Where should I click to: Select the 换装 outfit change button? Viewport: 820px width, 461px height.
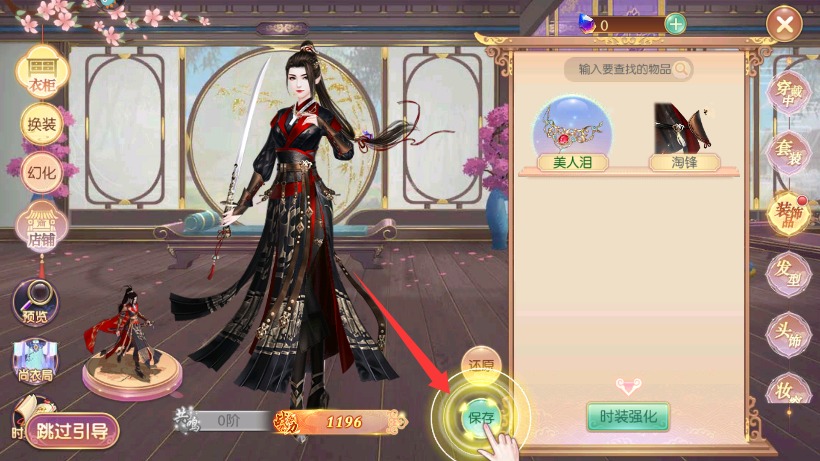tap(42, 123)
